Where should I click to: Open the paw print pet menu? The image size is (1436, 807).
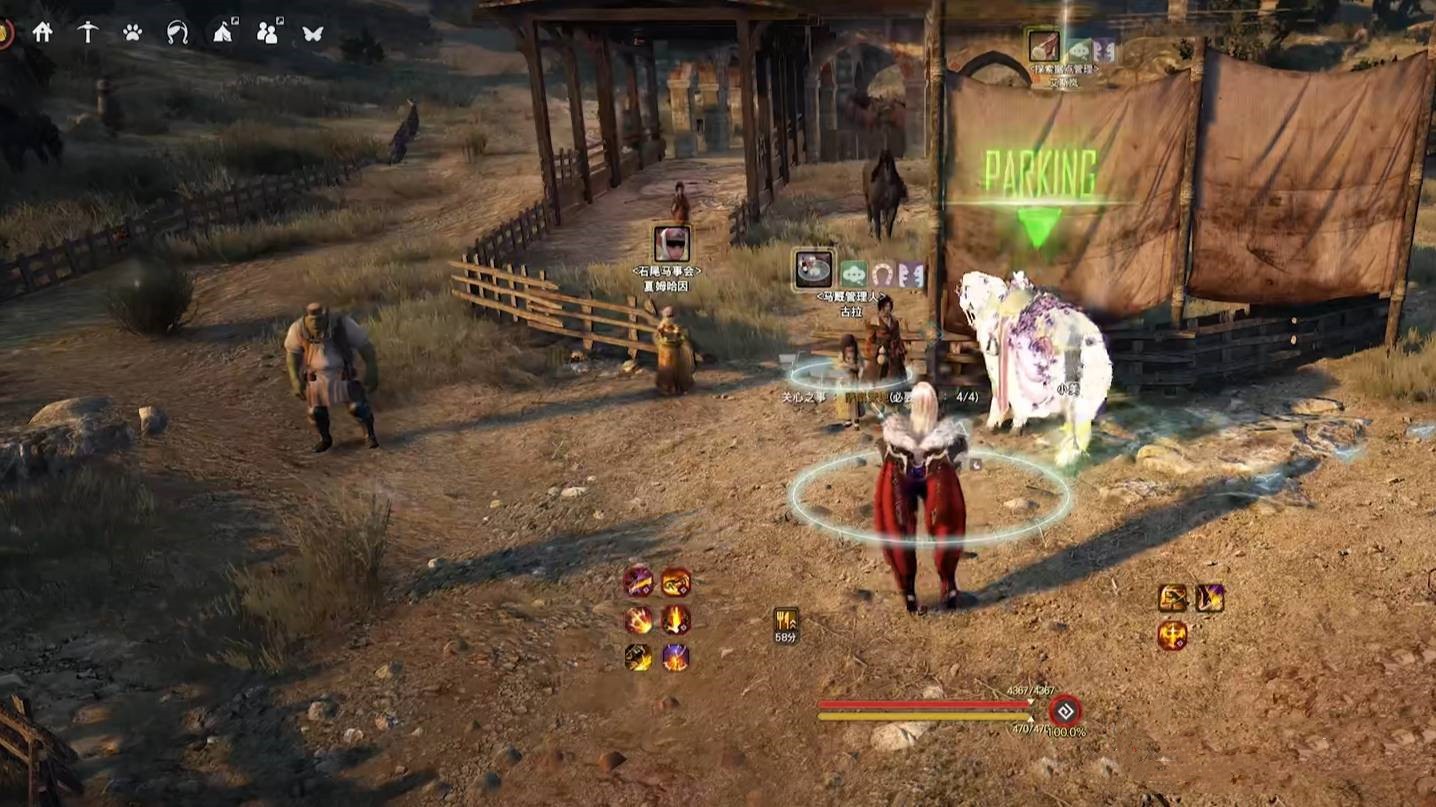point(132,32)
